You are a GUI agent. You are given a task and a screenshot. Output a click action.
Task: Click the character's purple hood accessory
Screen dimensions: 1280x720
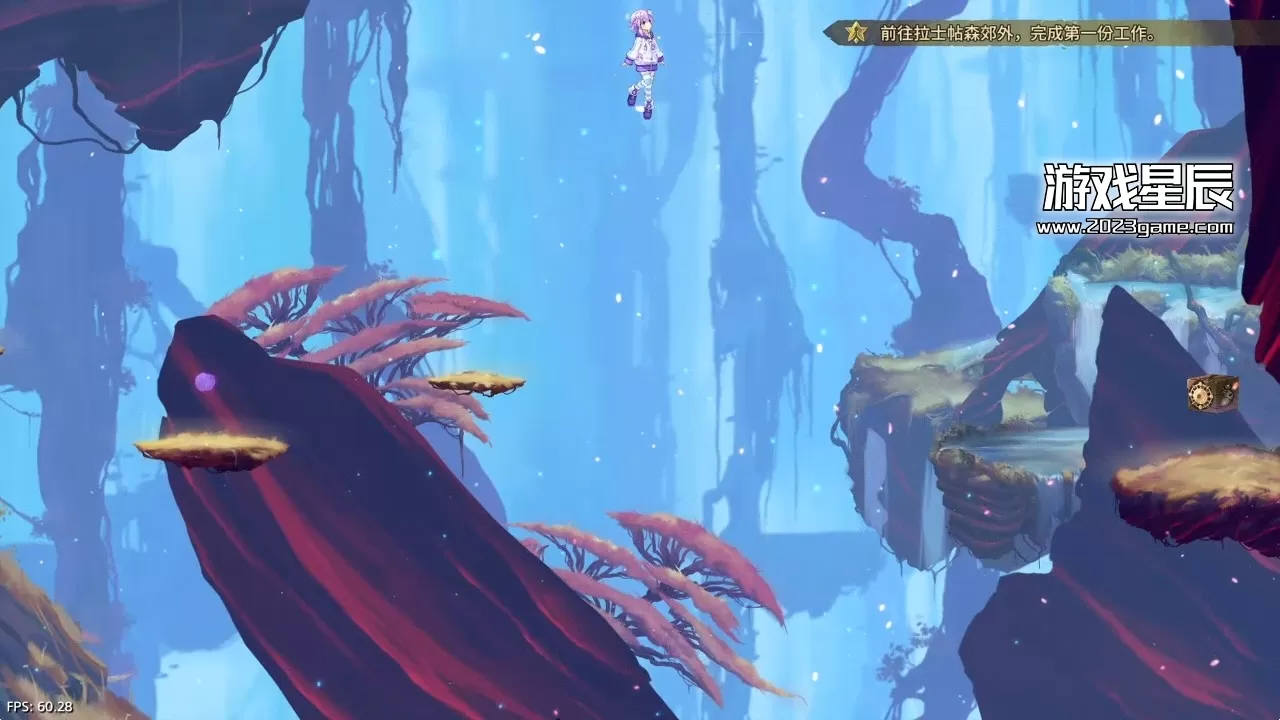[645, 35]
